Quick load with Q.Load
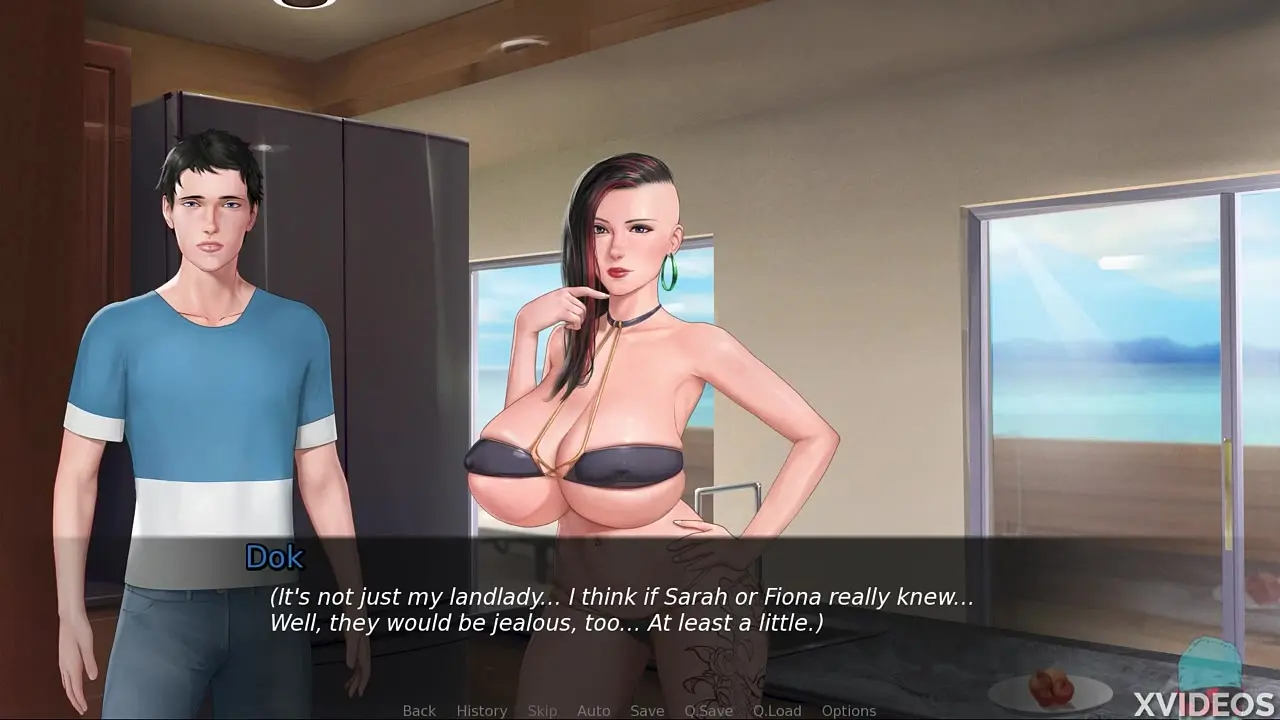This screenshot has width=1280, height=720. [x=777, y=710]
